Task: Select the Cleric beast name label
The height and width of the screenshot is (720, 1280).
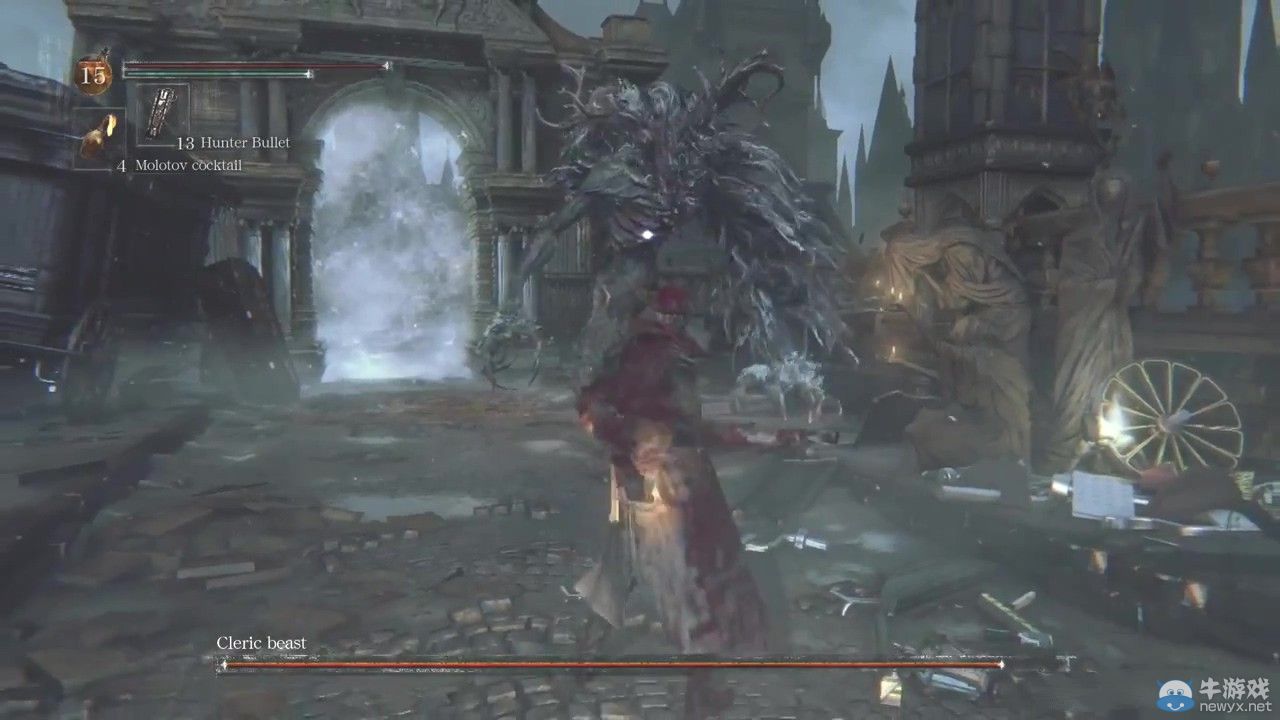Action: click(260, 642)
